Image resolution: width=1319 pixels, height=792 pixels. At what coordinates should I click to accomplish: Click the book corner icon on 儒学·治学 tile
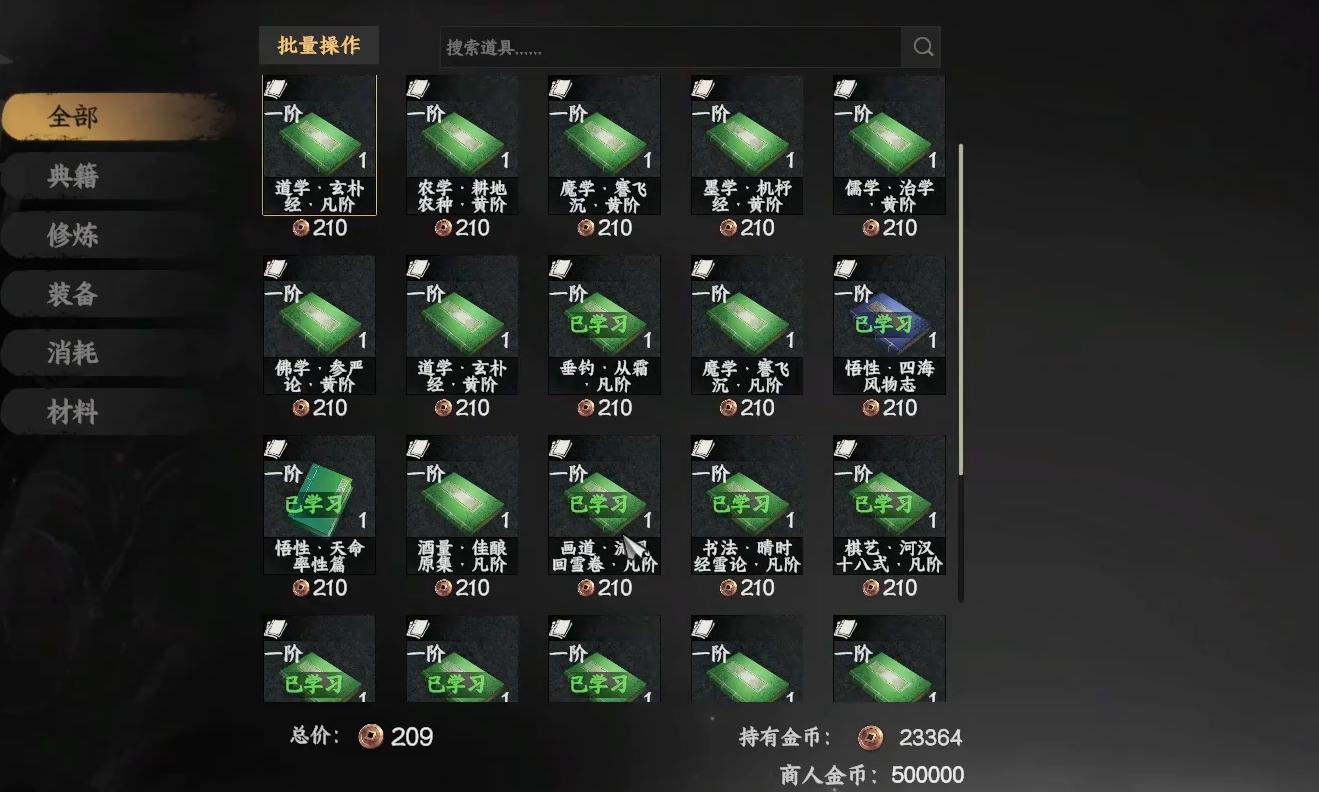(x=845, y=89)
